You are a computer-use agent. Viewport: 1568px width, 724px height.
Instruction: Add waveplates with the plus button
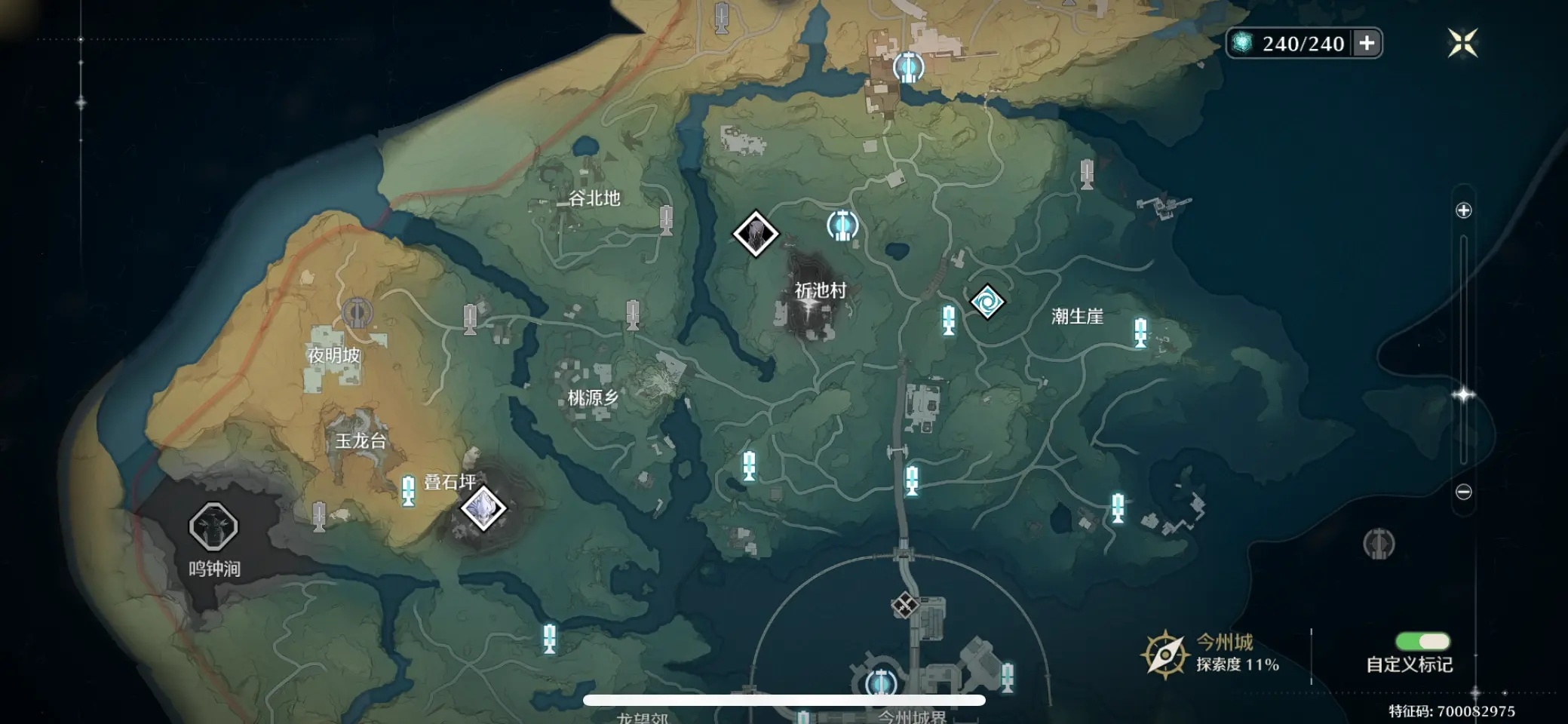click(x=1367, y=43)
